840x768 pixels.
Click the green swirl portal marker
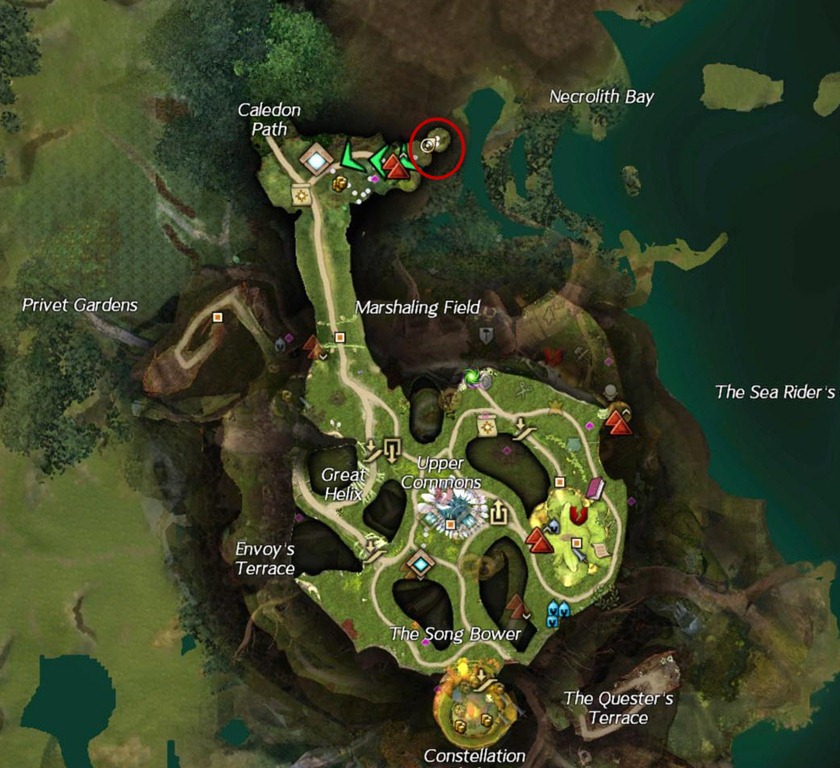click(x=470, y=377)
